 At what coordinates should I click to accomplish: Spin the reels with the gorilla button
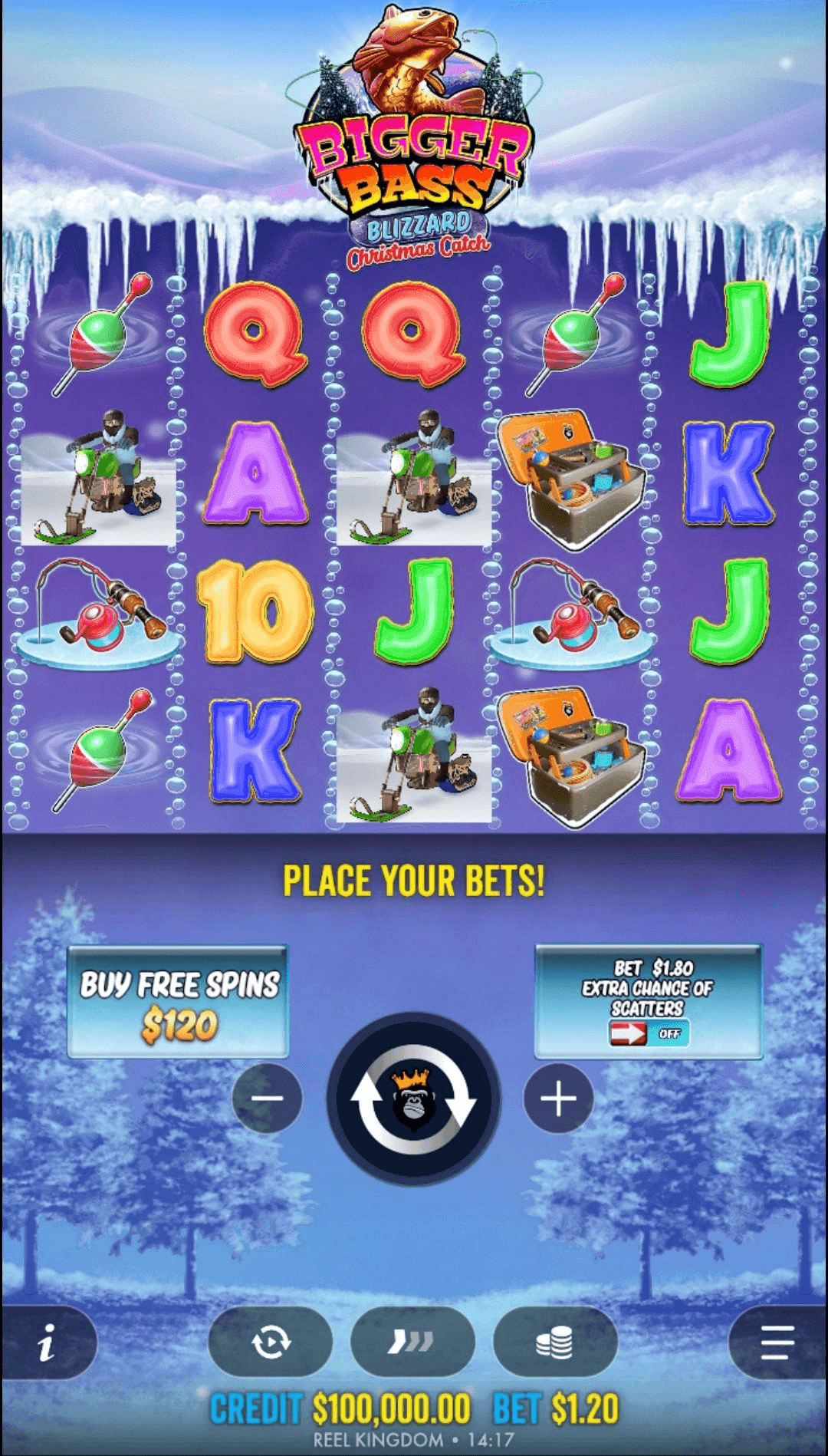(414, 1099)
